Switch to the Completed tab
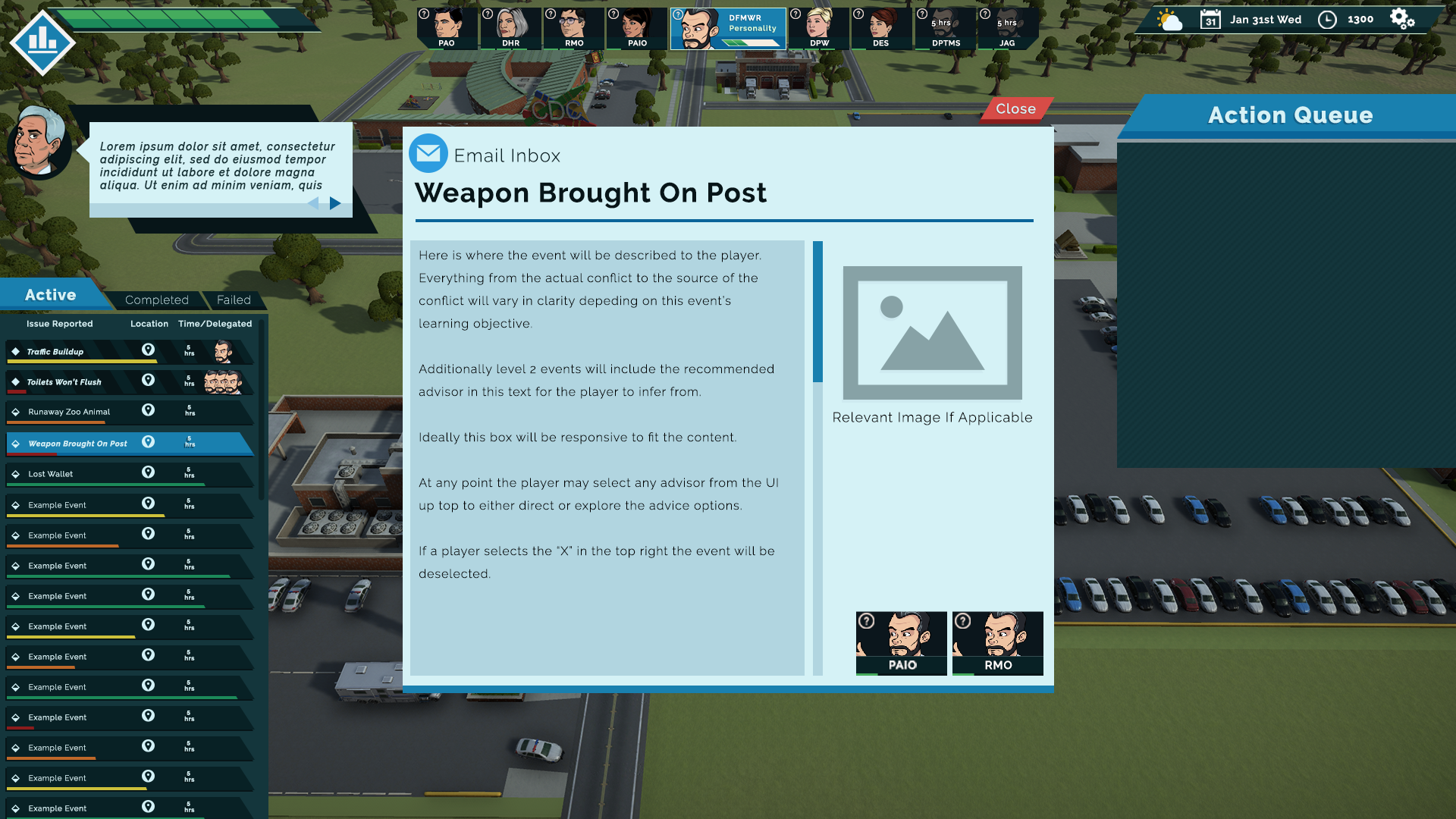The width and height of the screenshot is (1456, 819). click(156, 300)
